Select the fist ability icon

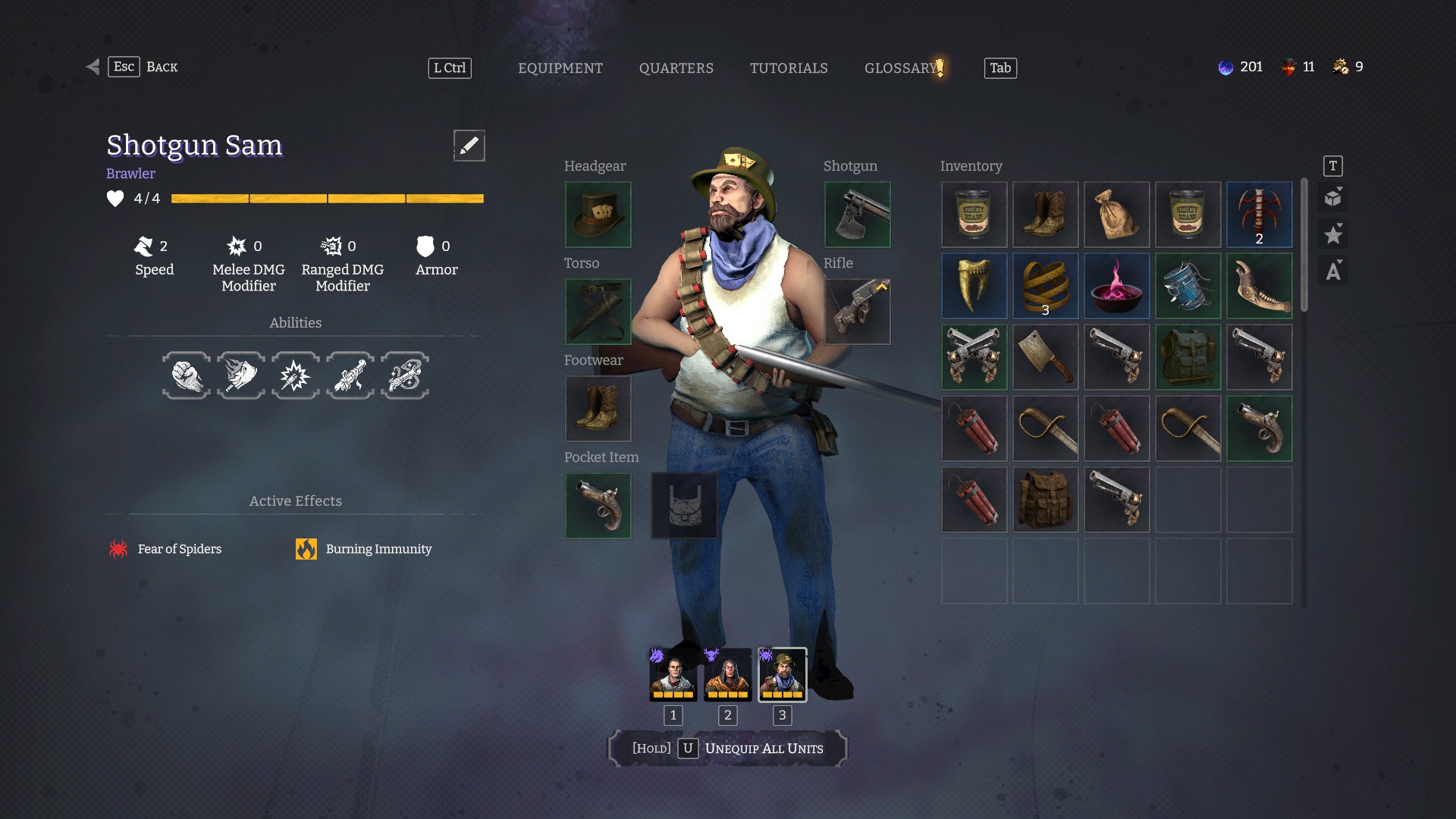point(187,375)
